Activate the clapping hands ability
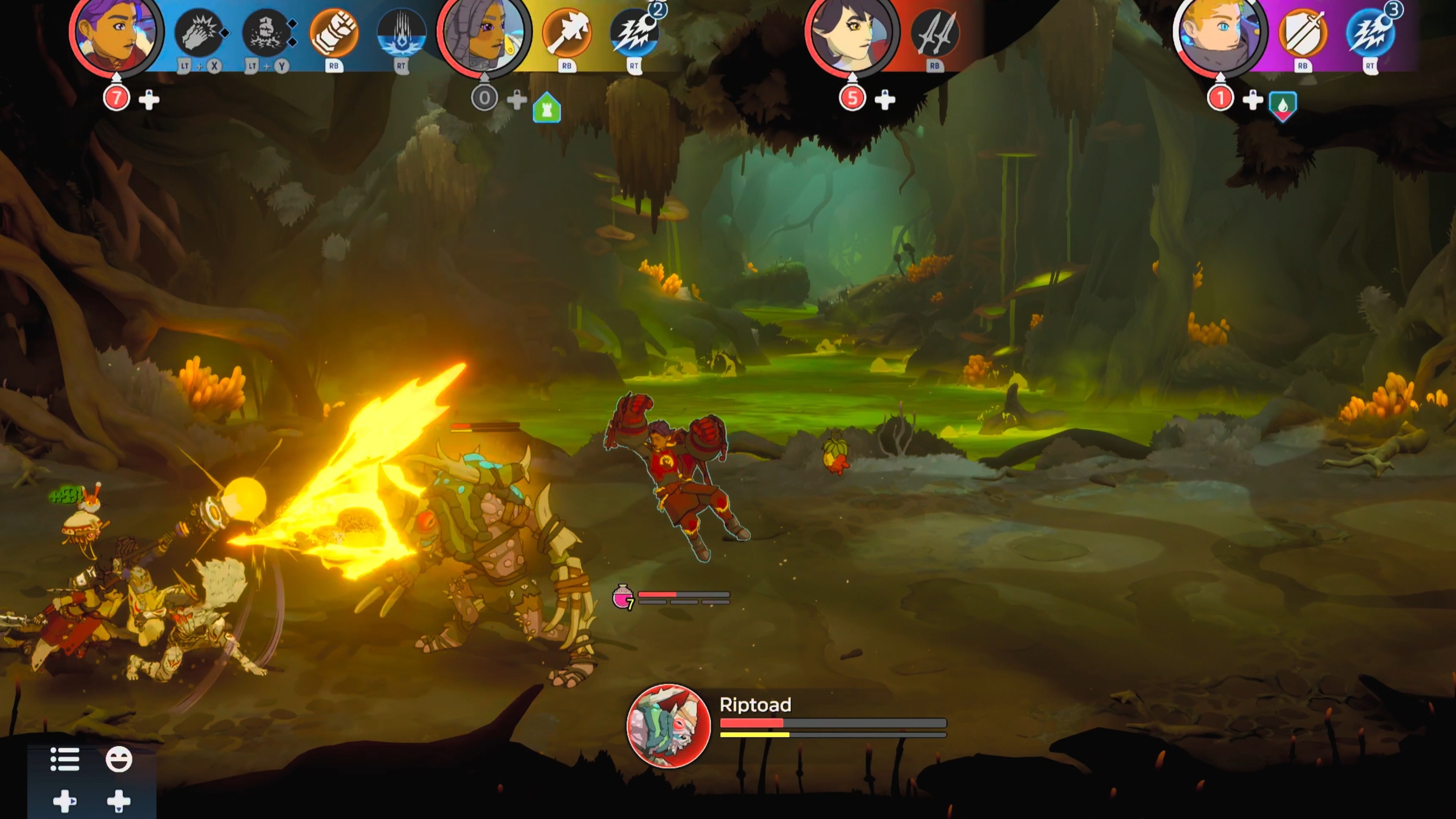Screen dimensions: 1456x819 (198, 33)
